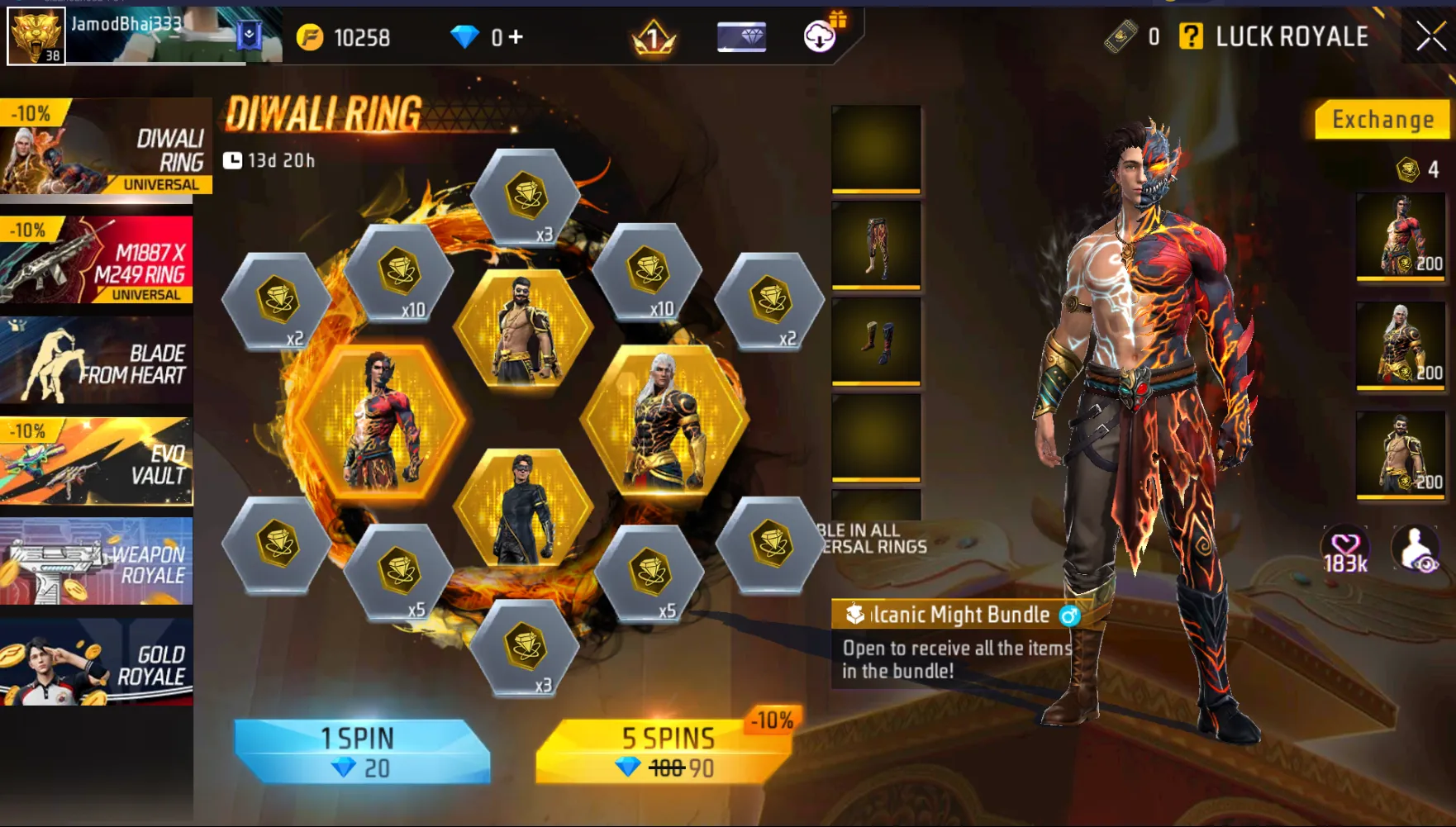The image size is (1456, 827).
Task: Add diamonds with the plus button
Action: 516,37
